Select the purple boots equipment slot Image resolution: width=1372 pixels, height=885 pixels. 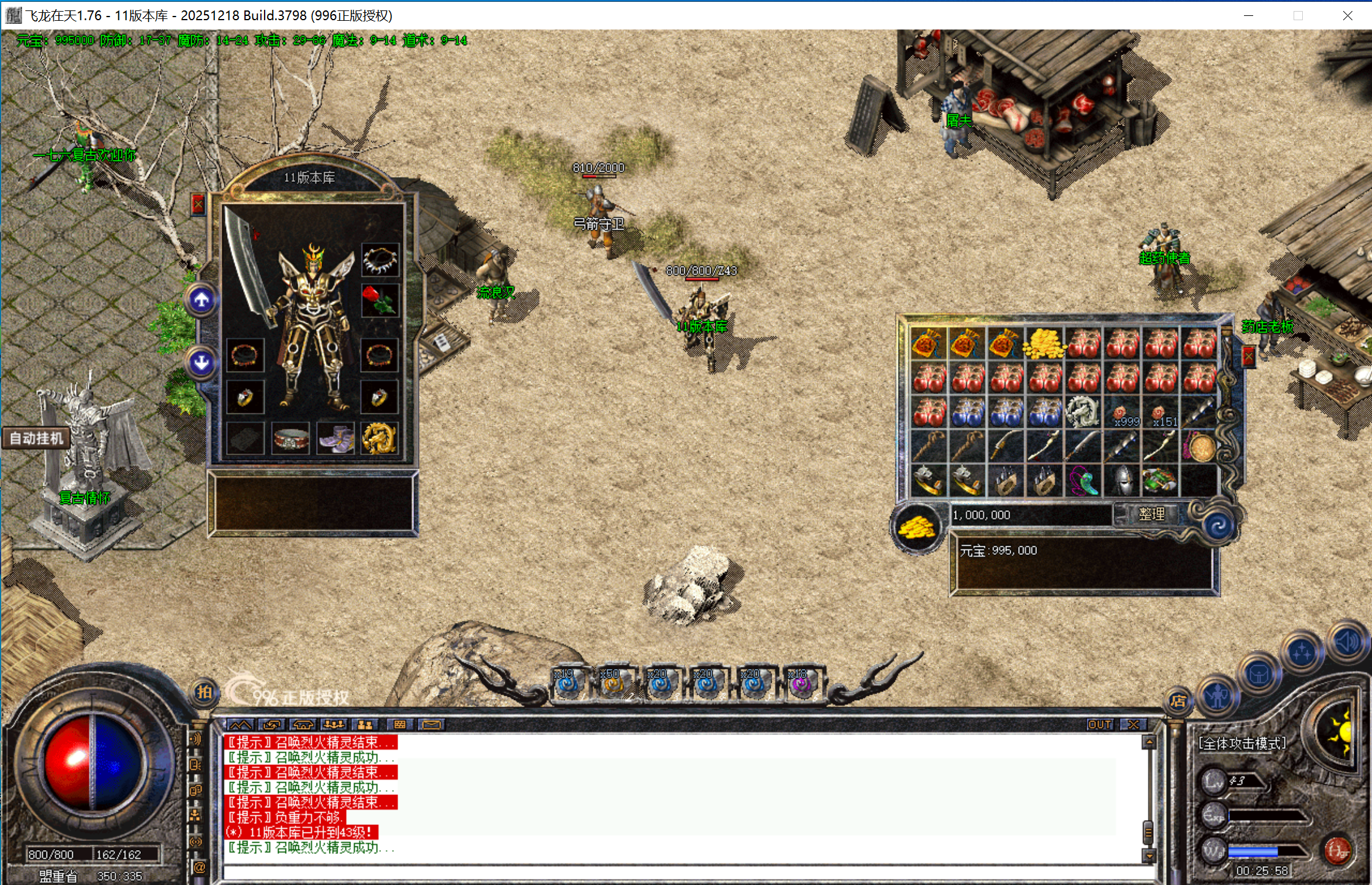click(x=335, y=439)
